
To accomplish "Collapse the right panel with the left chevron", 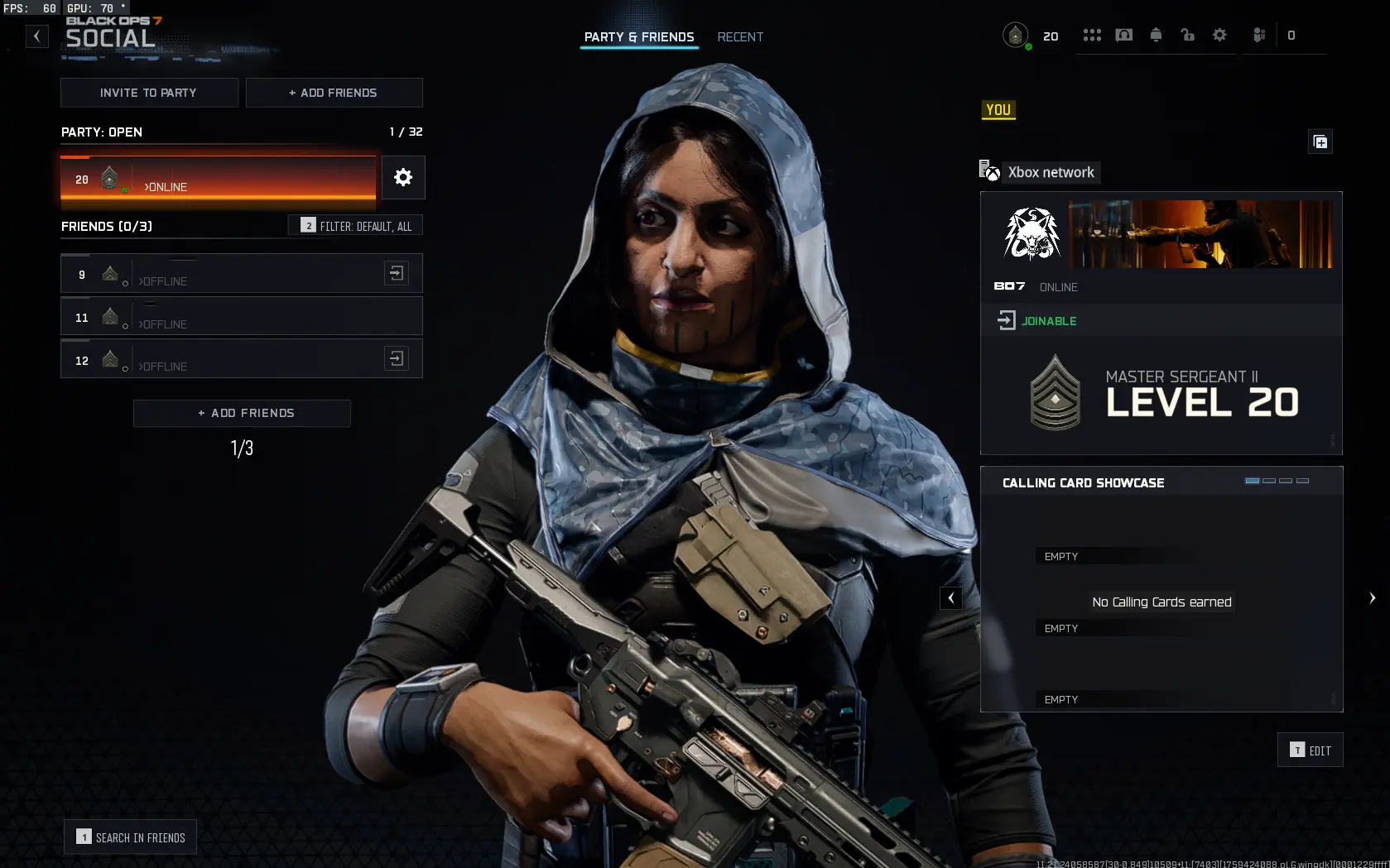I will 950,597.
